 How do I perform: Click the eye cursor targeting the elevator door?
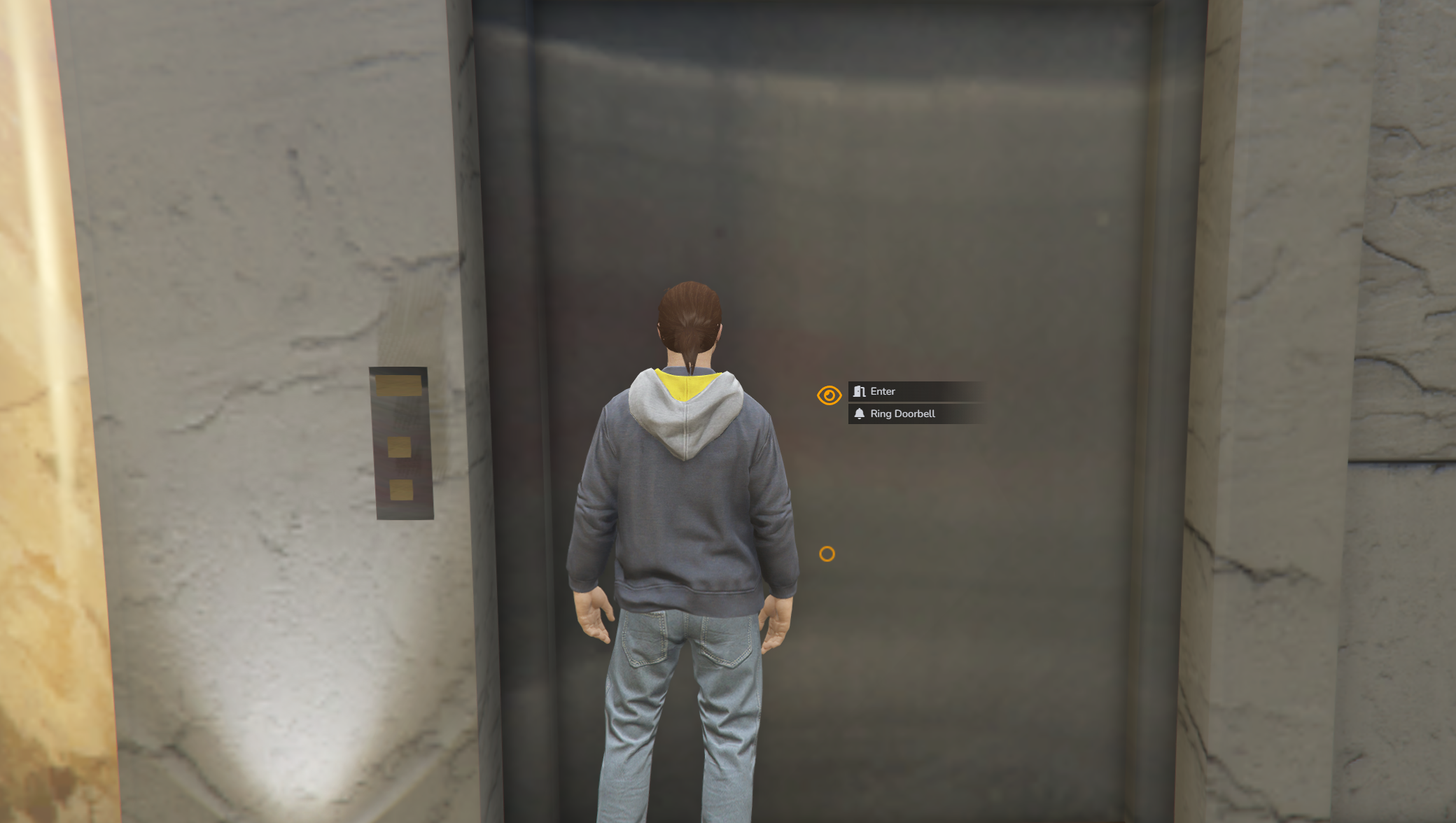[829, 395]
